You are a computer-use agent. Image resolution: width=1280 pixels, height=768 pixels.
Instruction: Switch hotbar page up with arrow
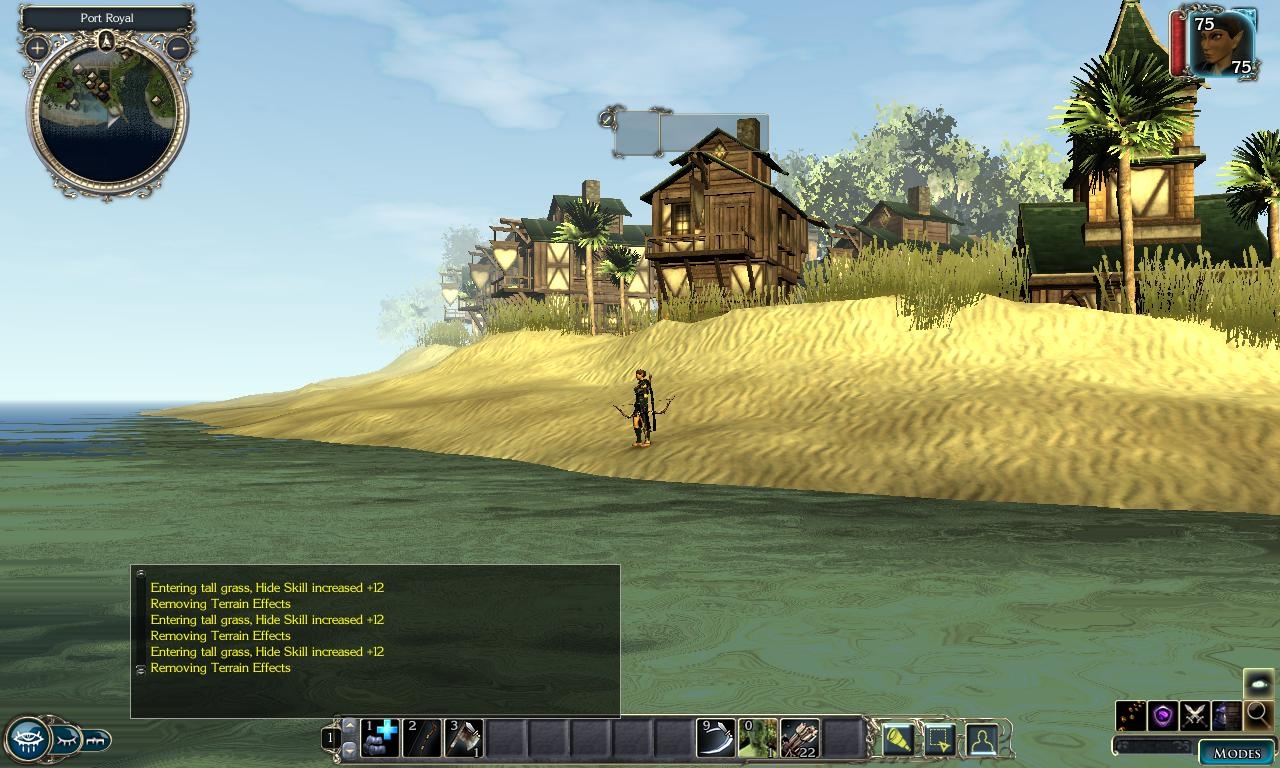click(x=349, y=725)
